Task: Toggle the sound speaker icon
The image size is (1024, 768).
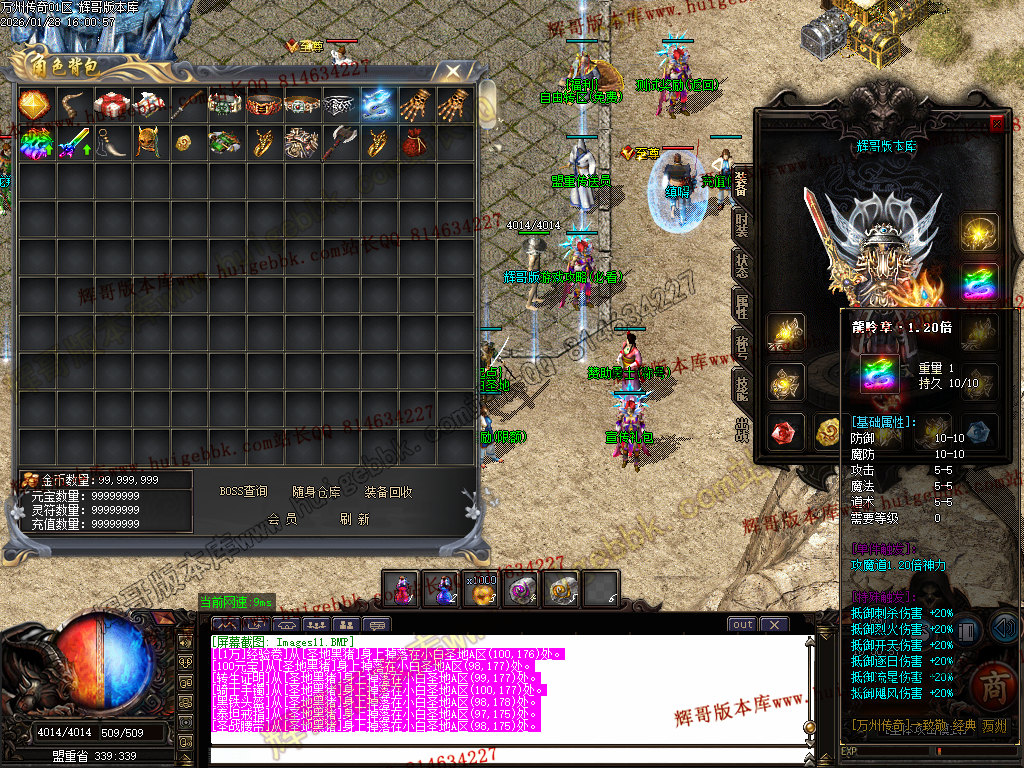Action: point(1005,628)
